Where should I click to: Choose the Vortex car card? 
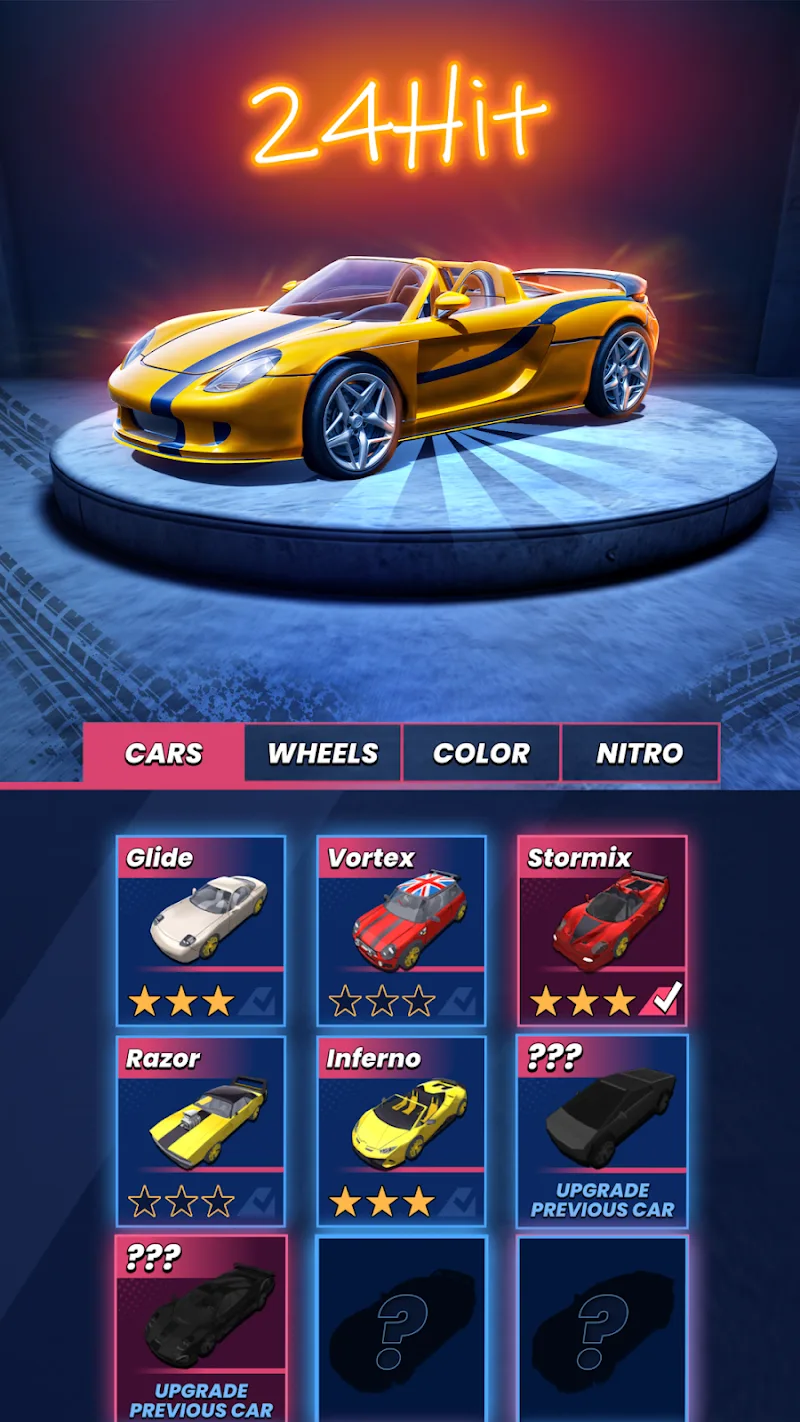401,930
